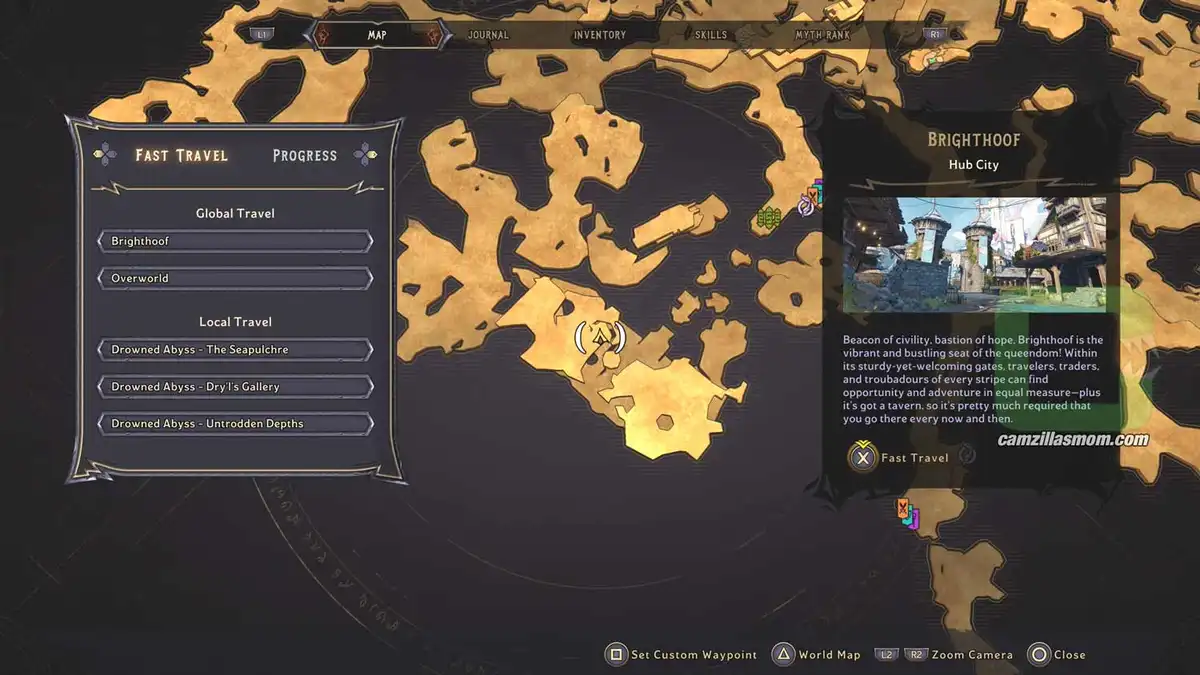Click the Brighthoof hub city preview image
1200x675 pixels.
pyautogui.click(x=974, y=255)
